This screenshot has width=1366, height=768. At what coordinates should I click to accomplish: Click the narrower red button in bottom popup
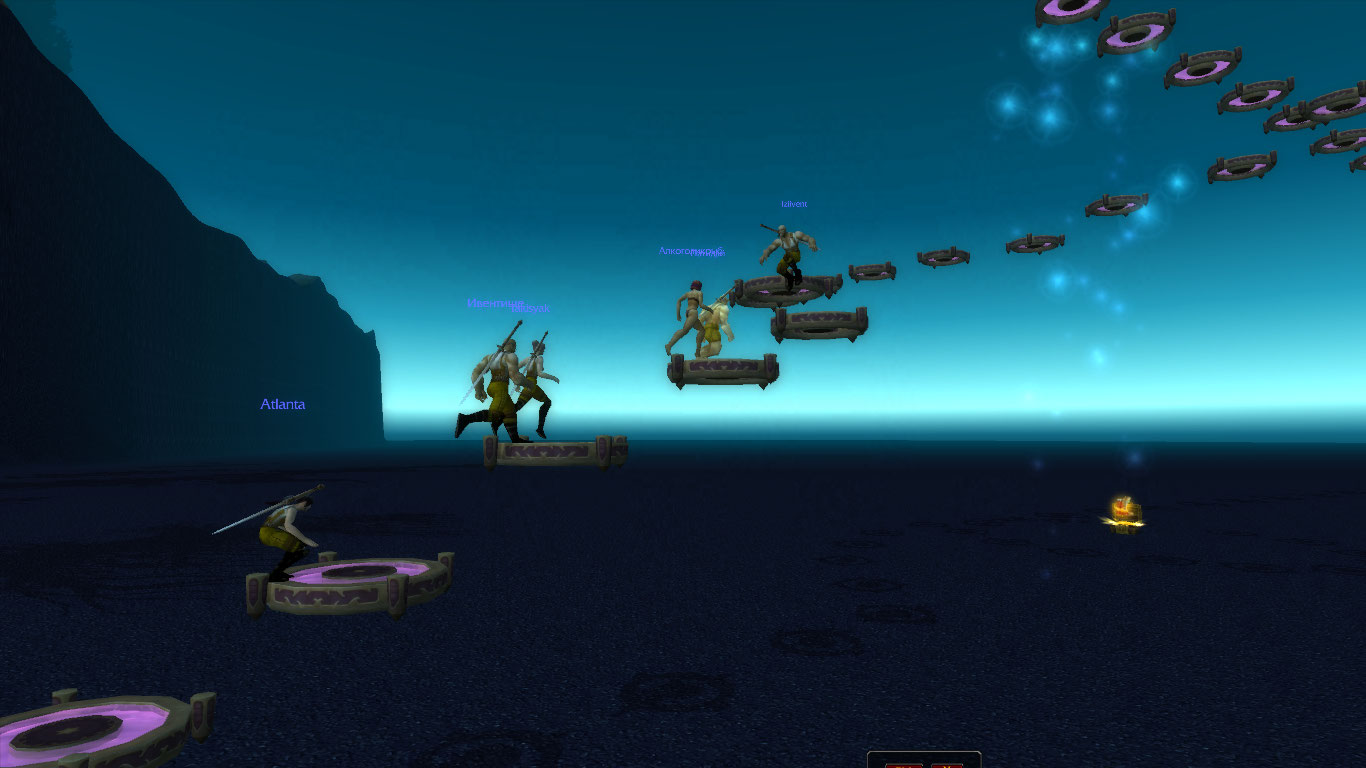point(946,765)
